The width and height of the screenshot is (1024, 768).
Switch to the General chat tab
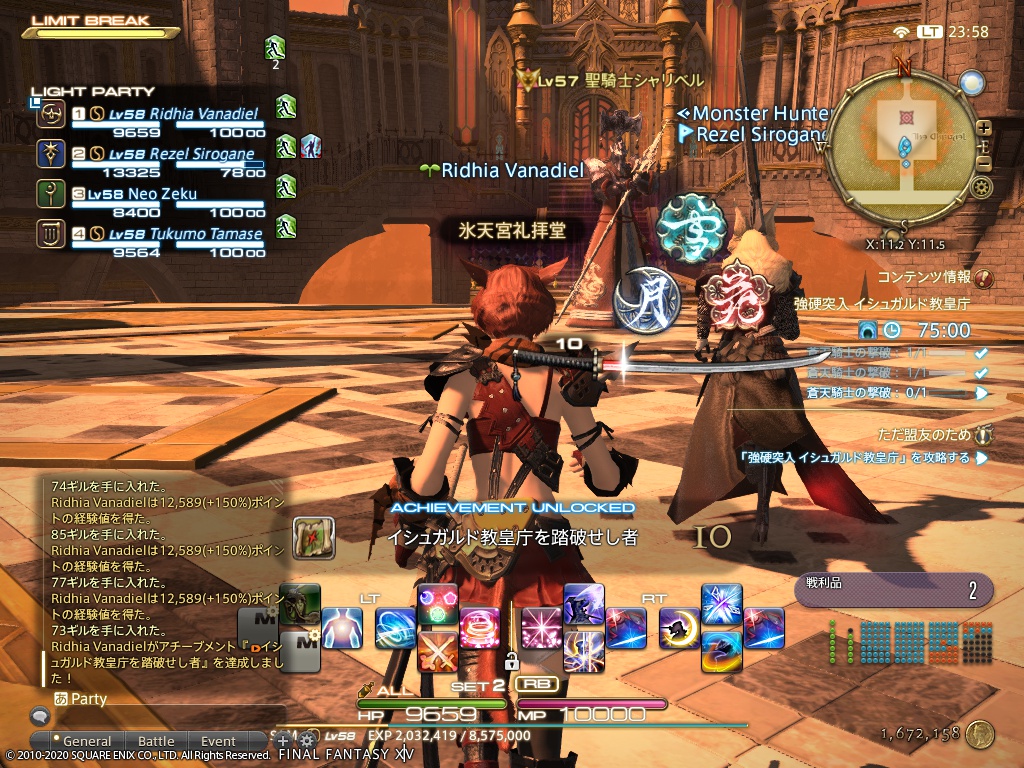87,742
